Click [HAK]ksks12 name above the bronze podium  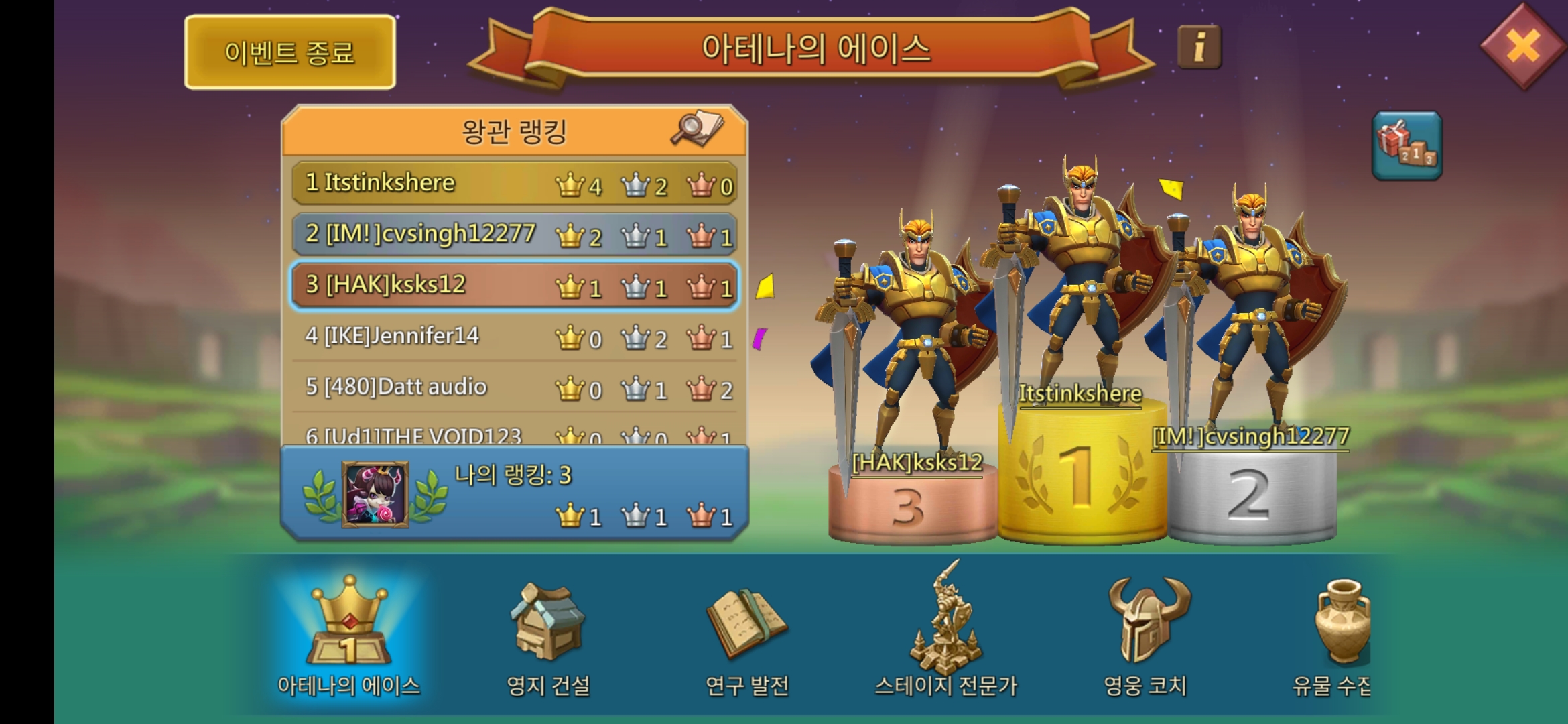[x=918, y=463]
